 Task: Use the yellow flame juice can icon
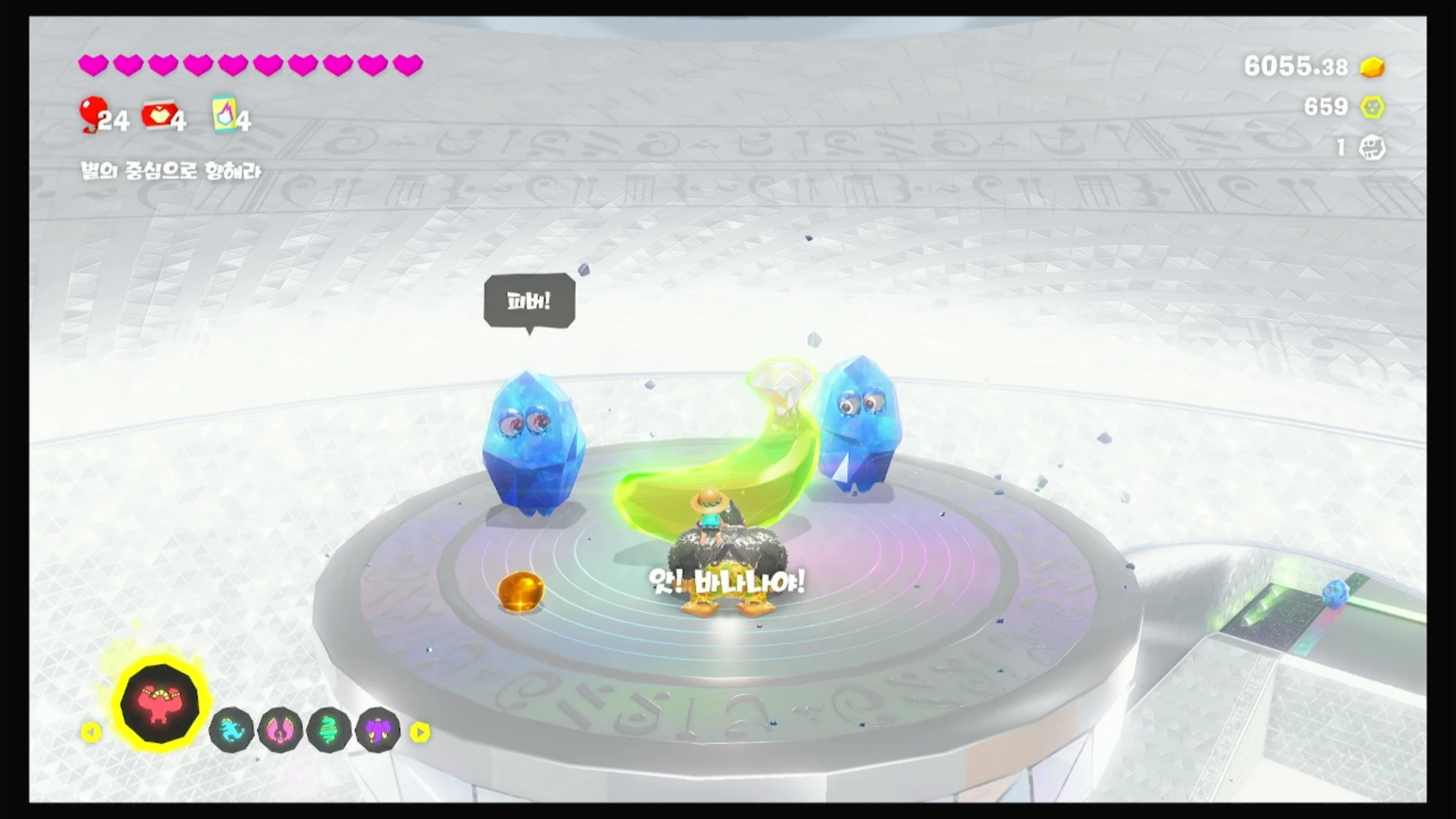coord(224,114)
